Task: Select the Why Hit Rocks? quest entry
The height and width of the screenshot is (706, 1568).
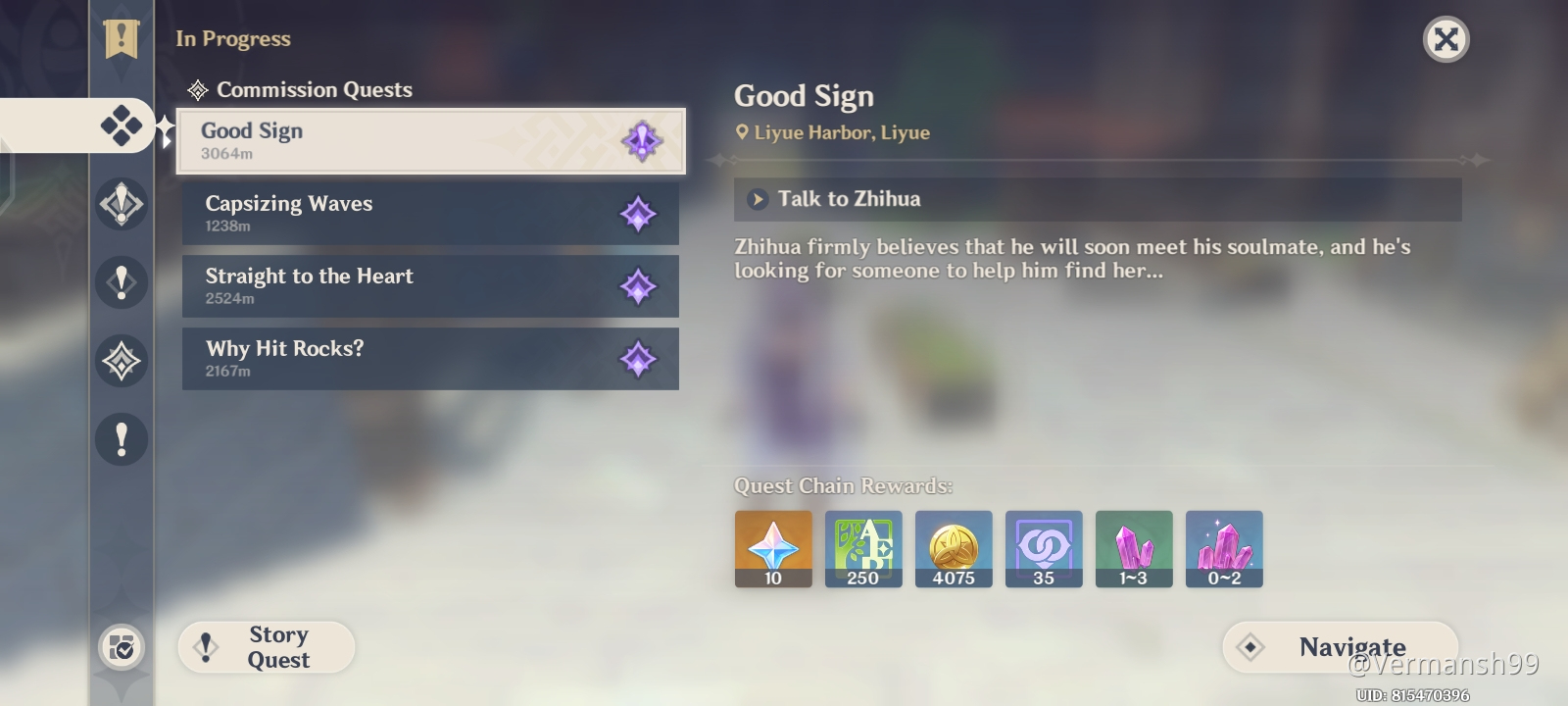Action: click(x=431, y=359)
